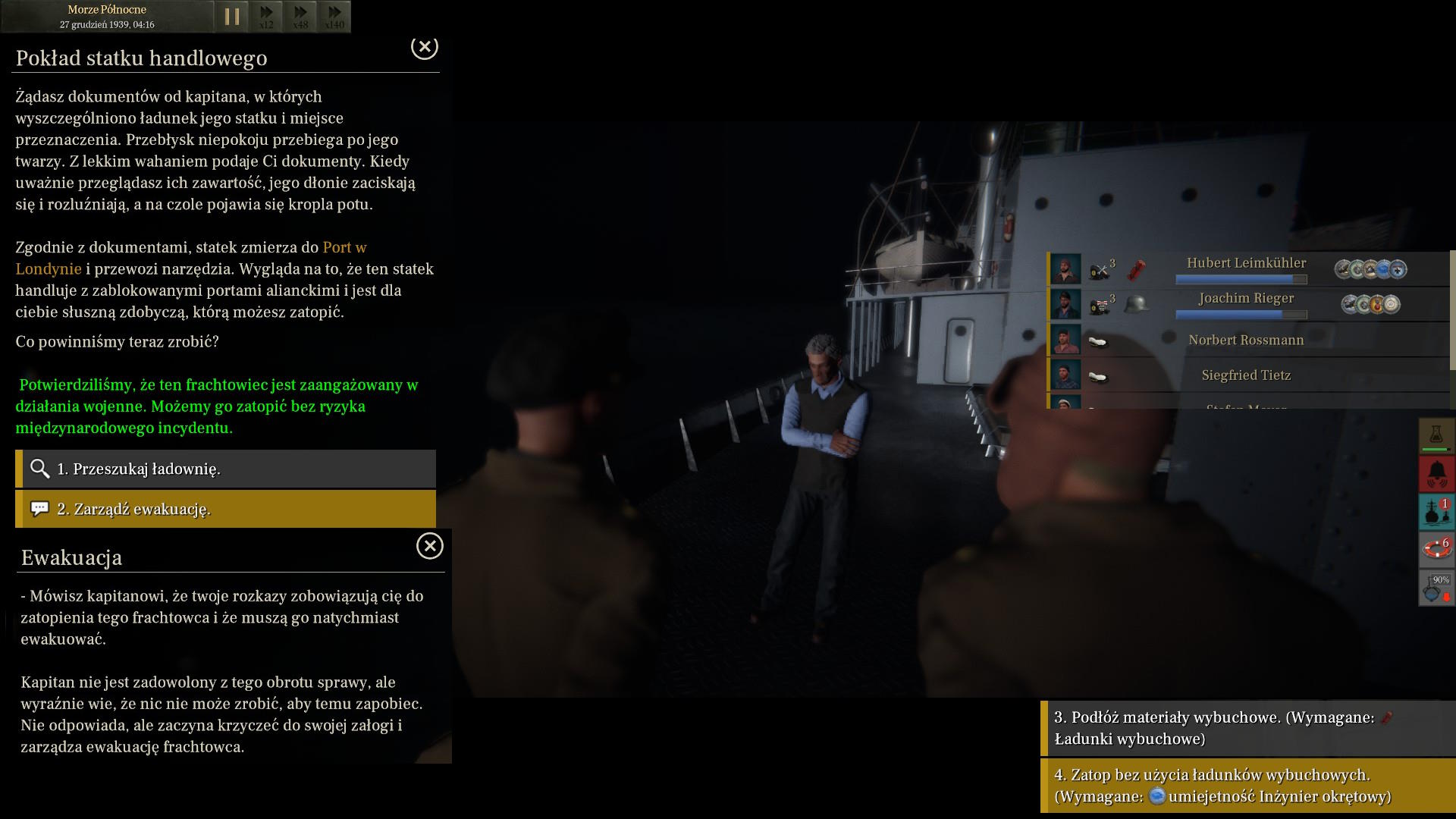Open the ship contacts icon
The height and width of the screenshot is (819, 1456).
click(1436, 512)
